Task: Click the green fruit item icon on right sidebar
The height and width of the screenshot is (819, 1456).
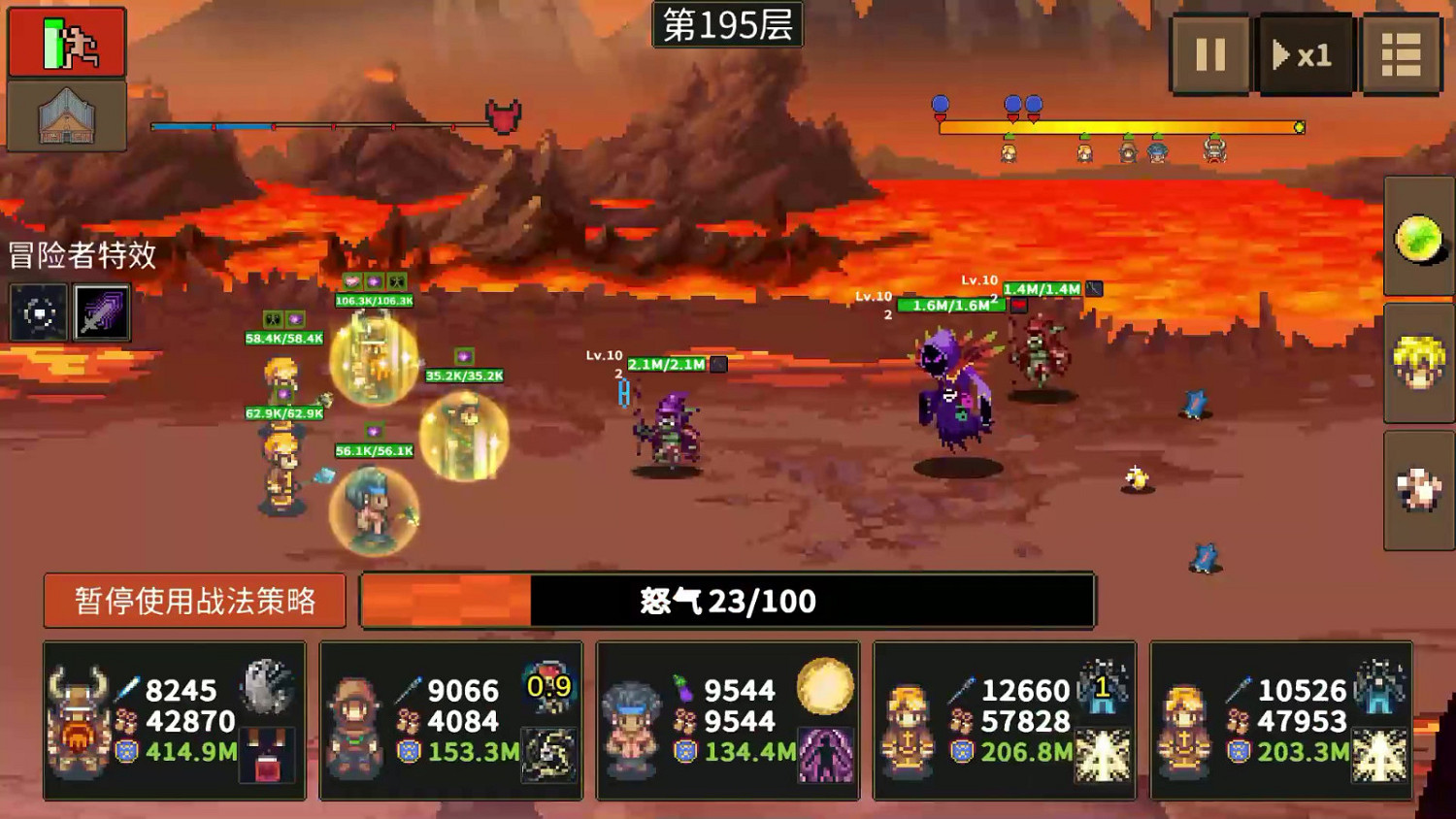Action: coord(1416,237)
